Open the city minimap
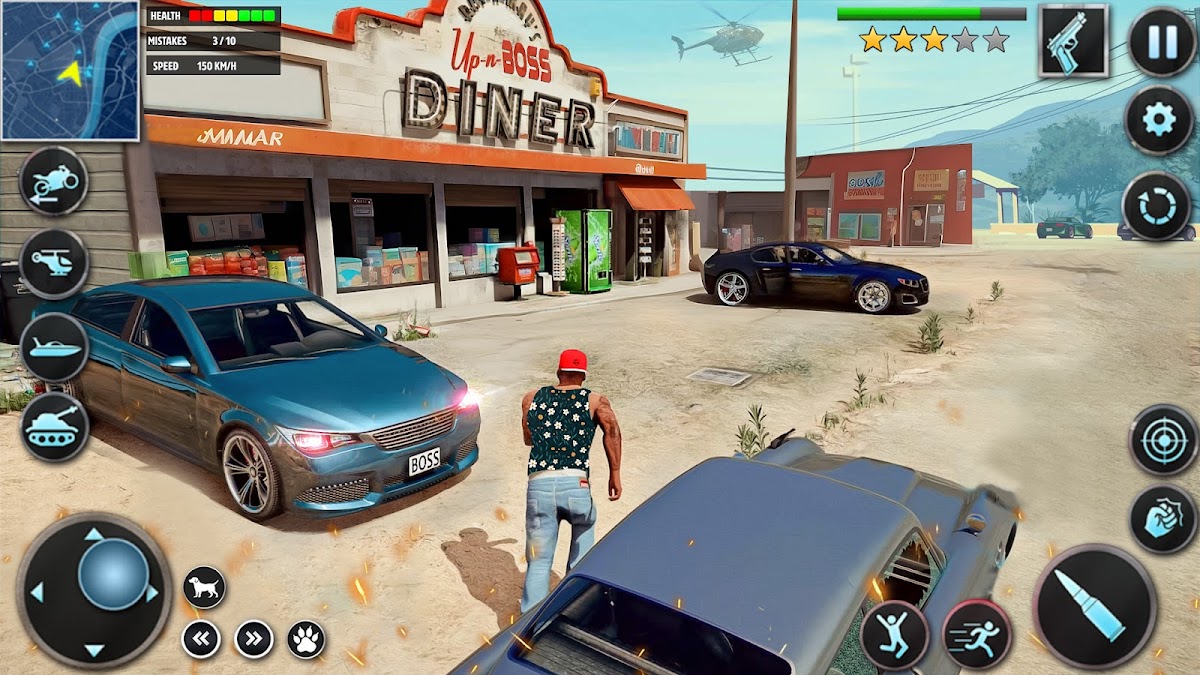Viewport: 1200px width, 675px height. tap(70, 70)
